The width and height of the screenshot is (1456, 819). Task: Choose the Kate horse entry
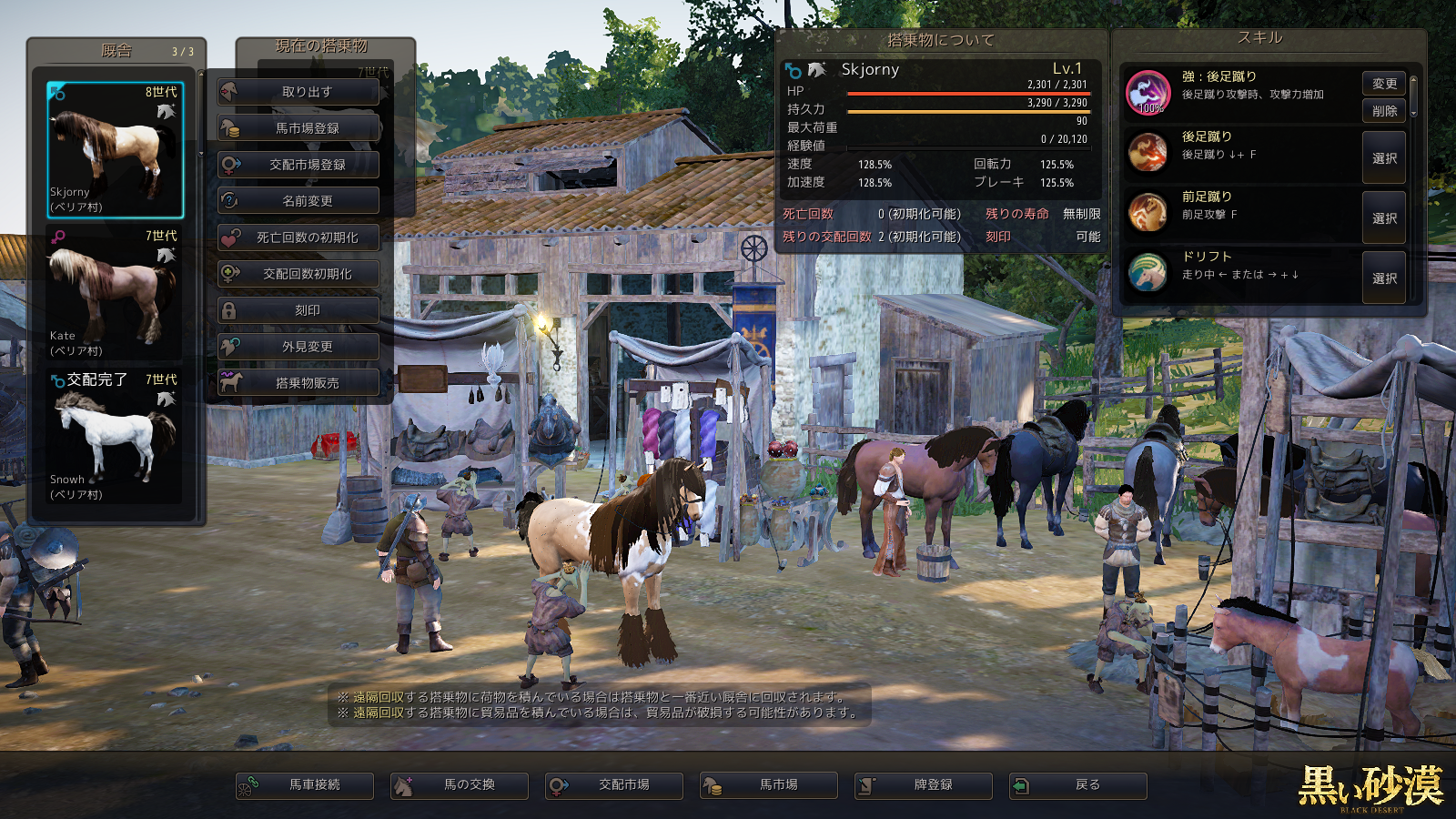[x=115, y=293]
